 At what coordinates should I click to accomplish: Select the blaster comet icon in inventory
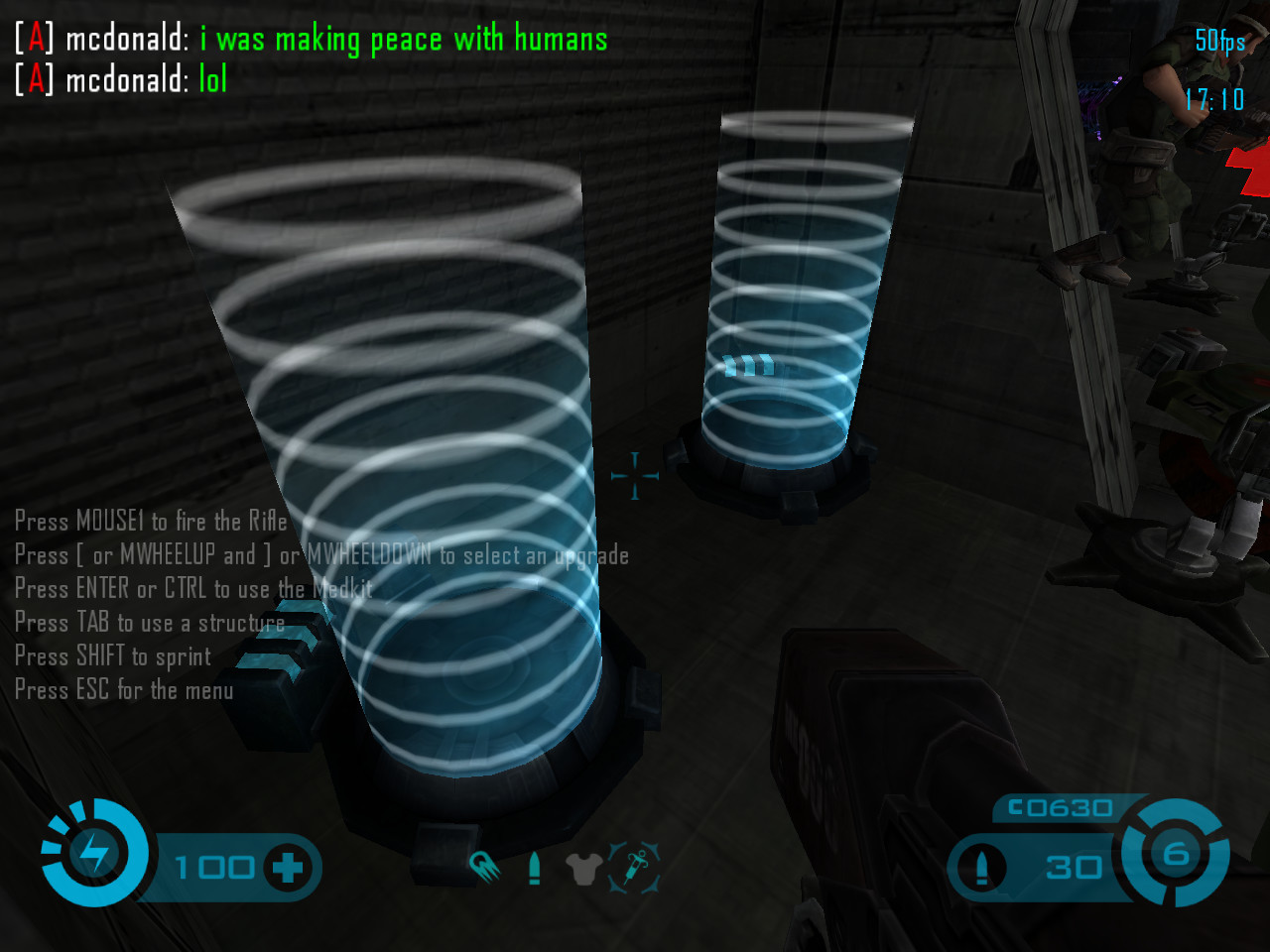(x=485, y=869)
